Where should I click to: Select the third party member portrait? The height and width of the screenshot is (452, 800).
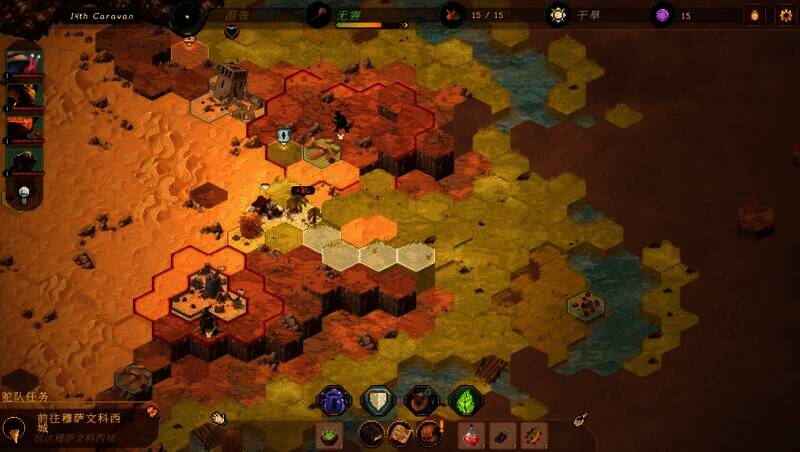tap(25, 127)
